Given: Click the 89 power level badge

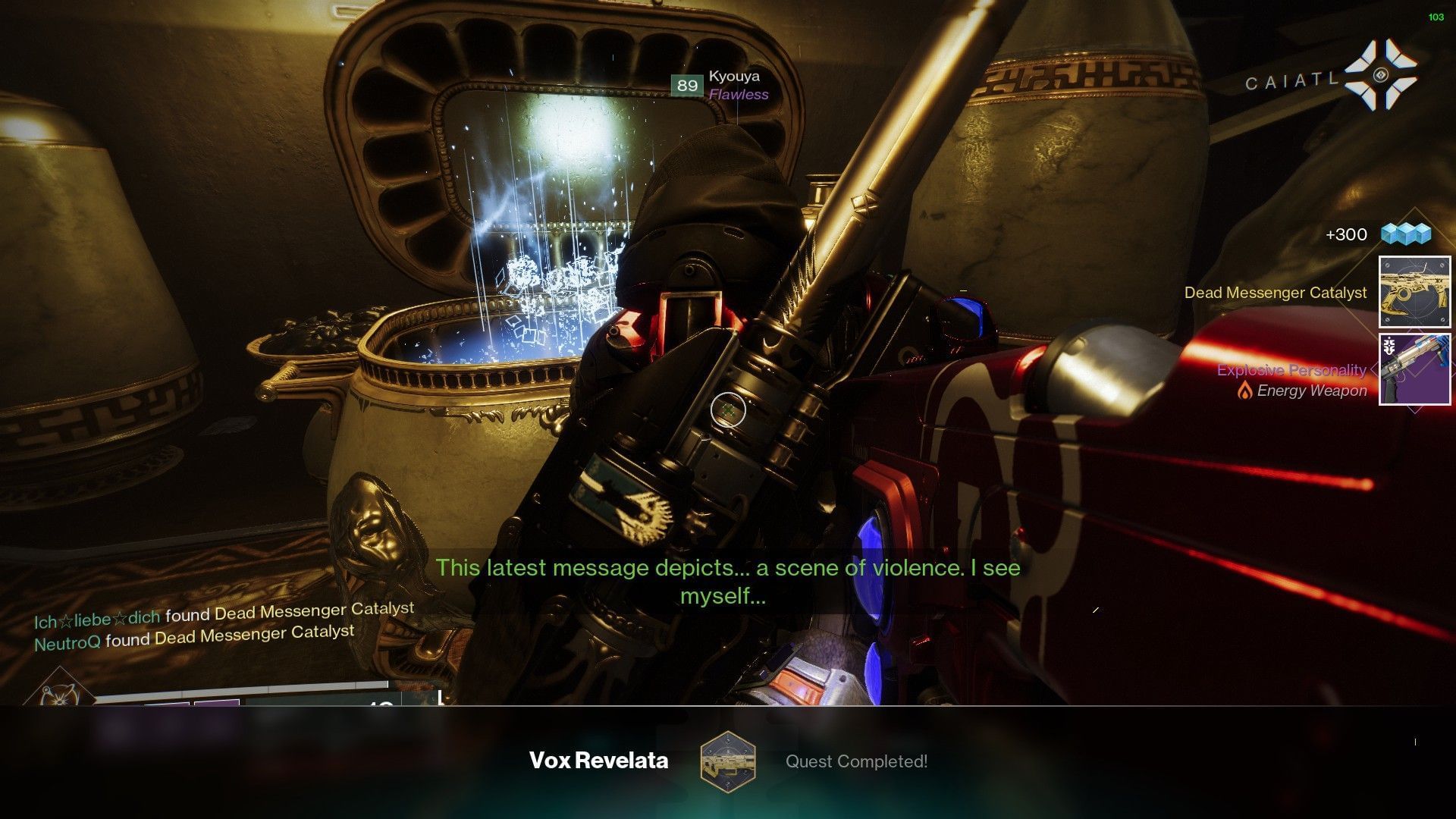Looking at the screenshot, I should click(x=687, y=86).
